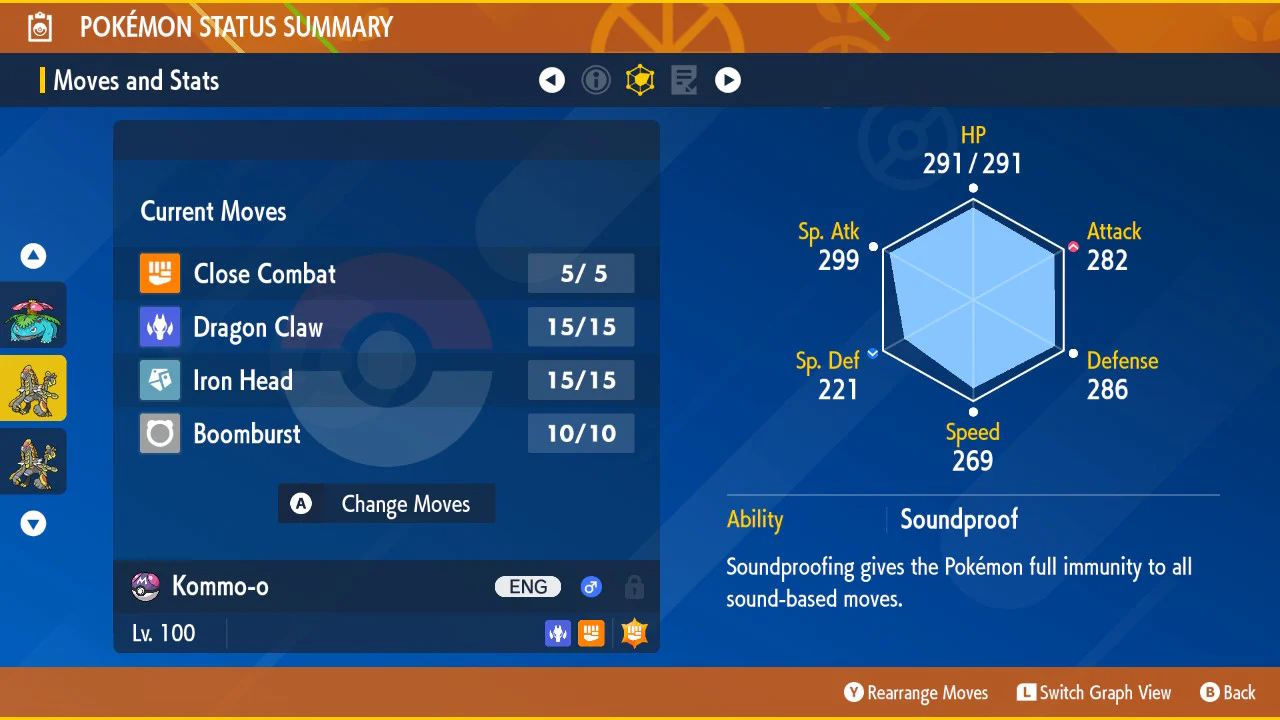Select the Iron Head move
Viewport: 1280px width, 720px height.
tap(386, 380)
